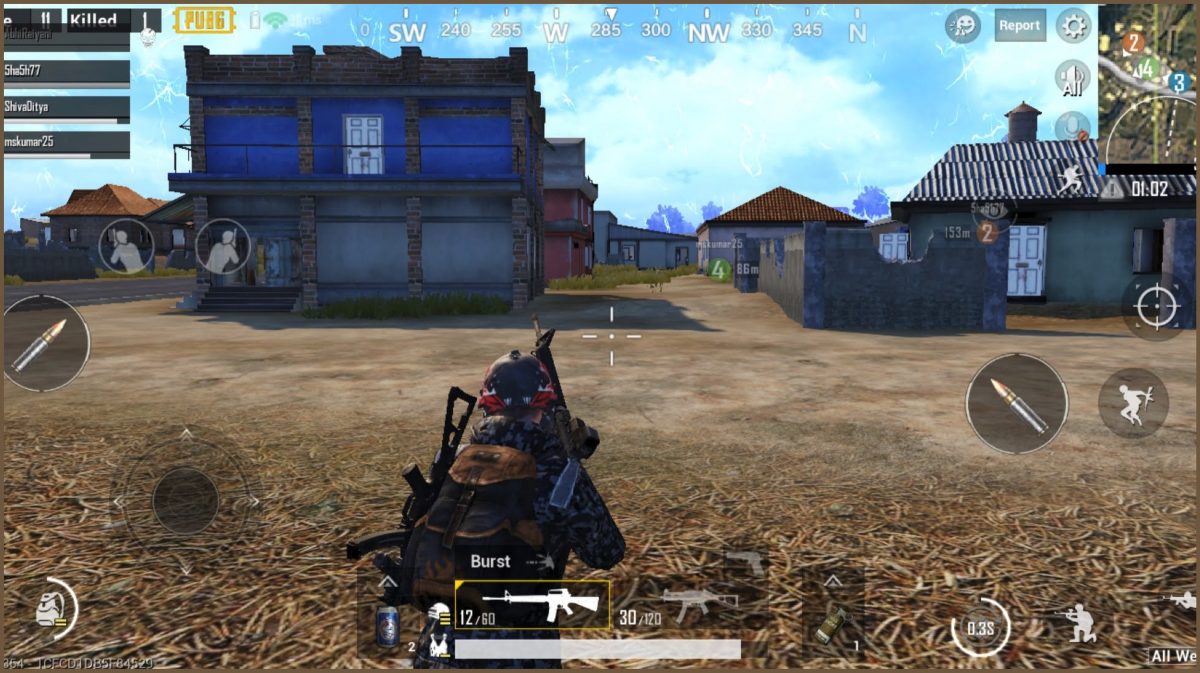Image resolution: width=1200 pixels, height=673 pixels.
Task: Select the pistol sidearm slot
Action: [x=744, y=561]
